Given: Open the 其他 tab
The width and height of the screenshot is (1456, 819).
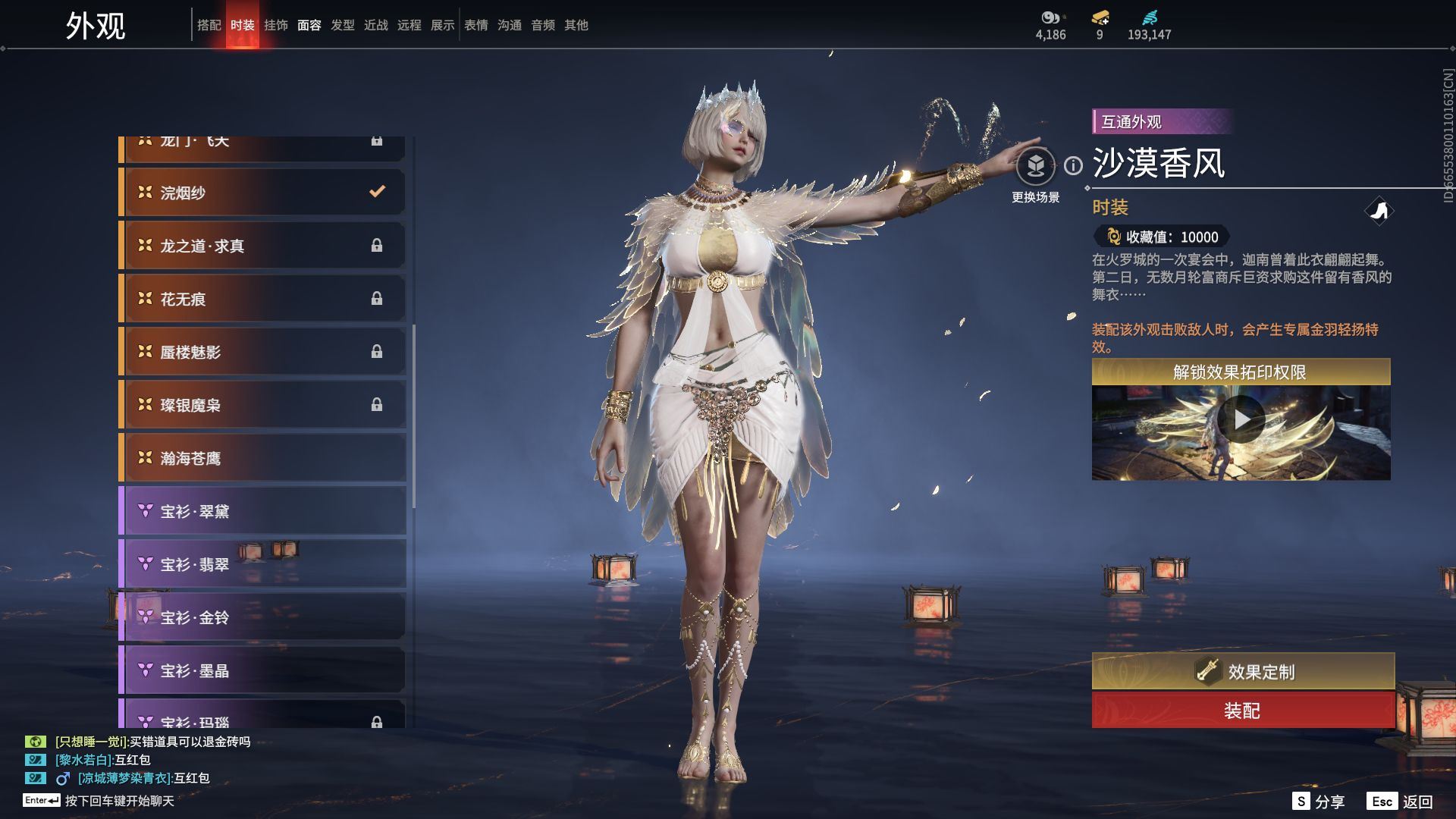Looking at the screenshot, I should (576, 25).
